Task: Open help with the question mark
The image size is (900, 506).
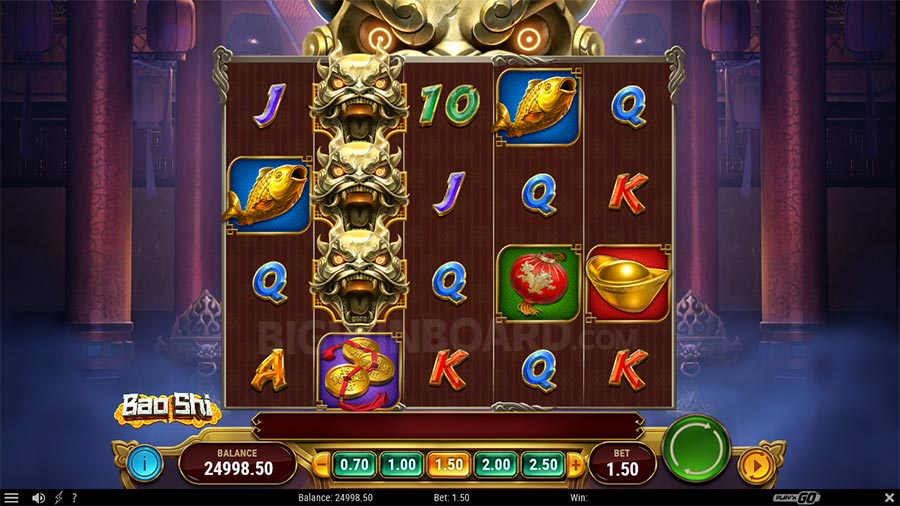Action: (x=73, y=498)
